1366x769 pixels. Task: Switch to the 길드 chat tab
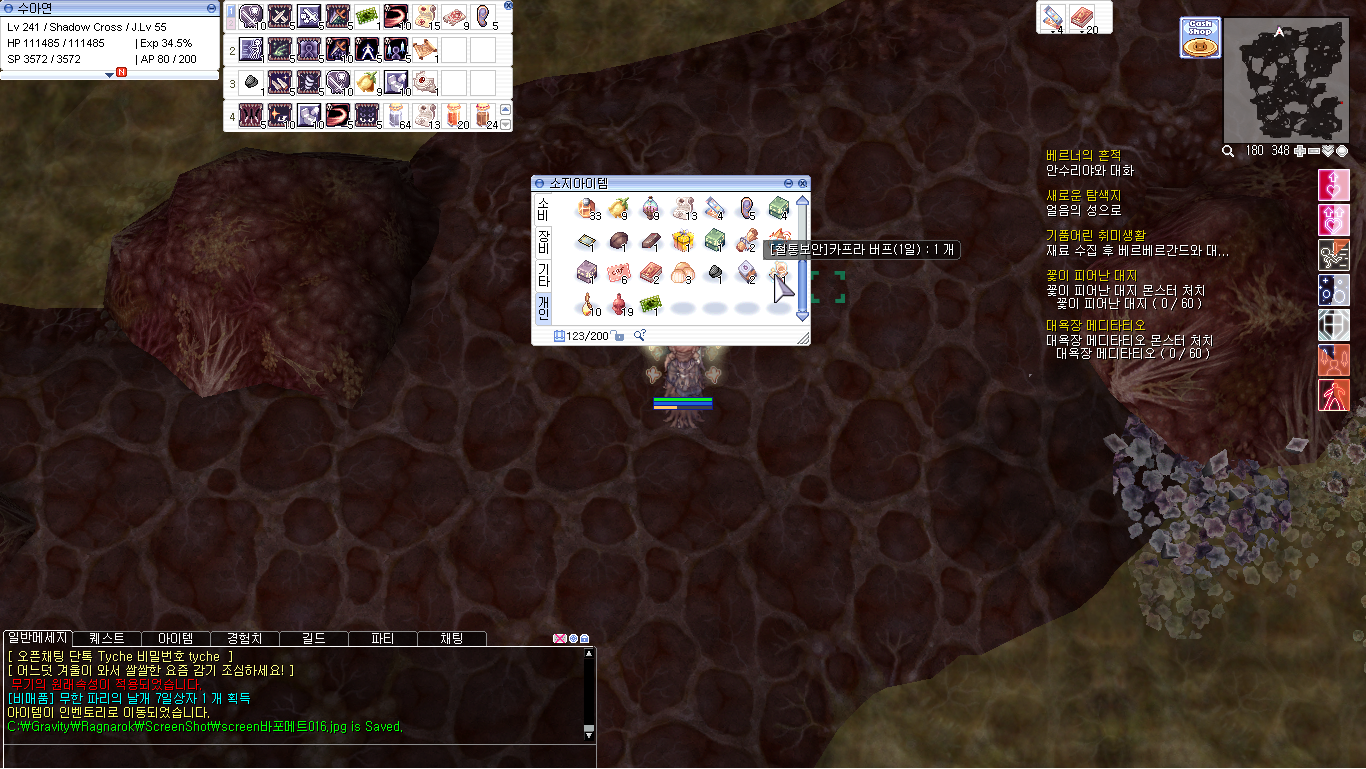click(x=314, y=638)
